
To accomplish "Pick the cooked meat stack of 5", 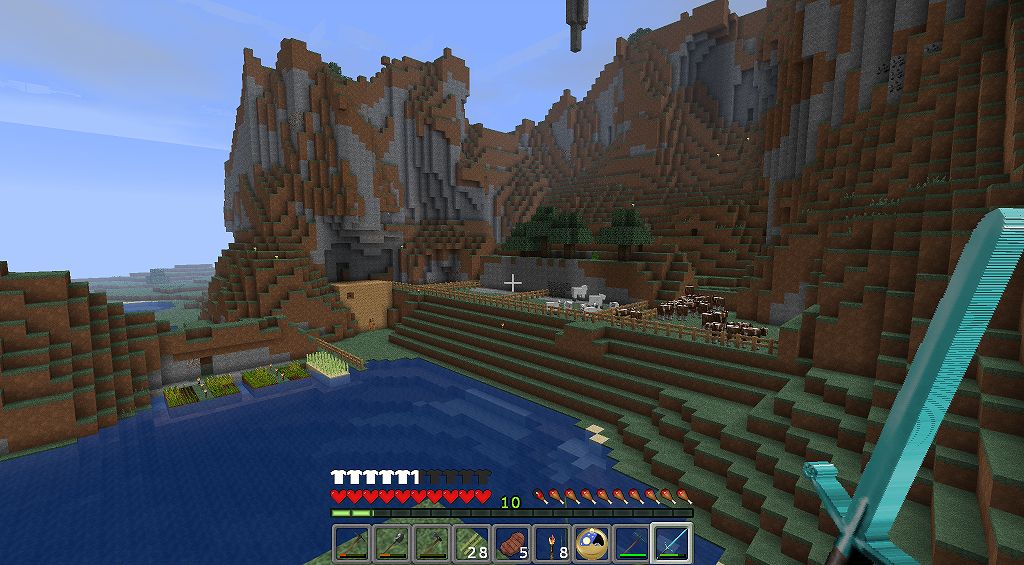I will click(x=511, y=543).
